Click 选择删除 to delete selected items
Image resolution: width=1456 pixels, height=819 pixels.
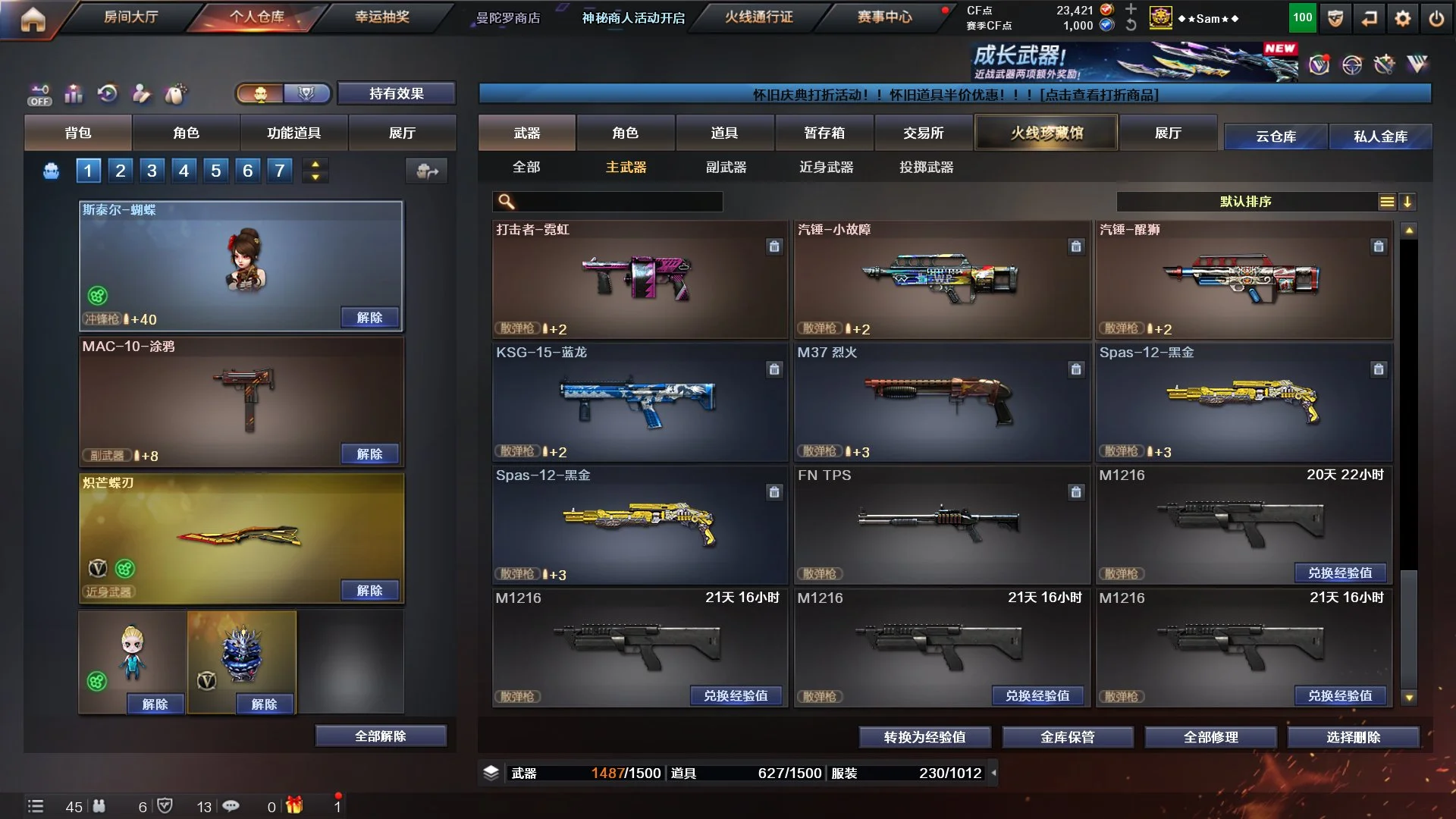pos(1353,736)
